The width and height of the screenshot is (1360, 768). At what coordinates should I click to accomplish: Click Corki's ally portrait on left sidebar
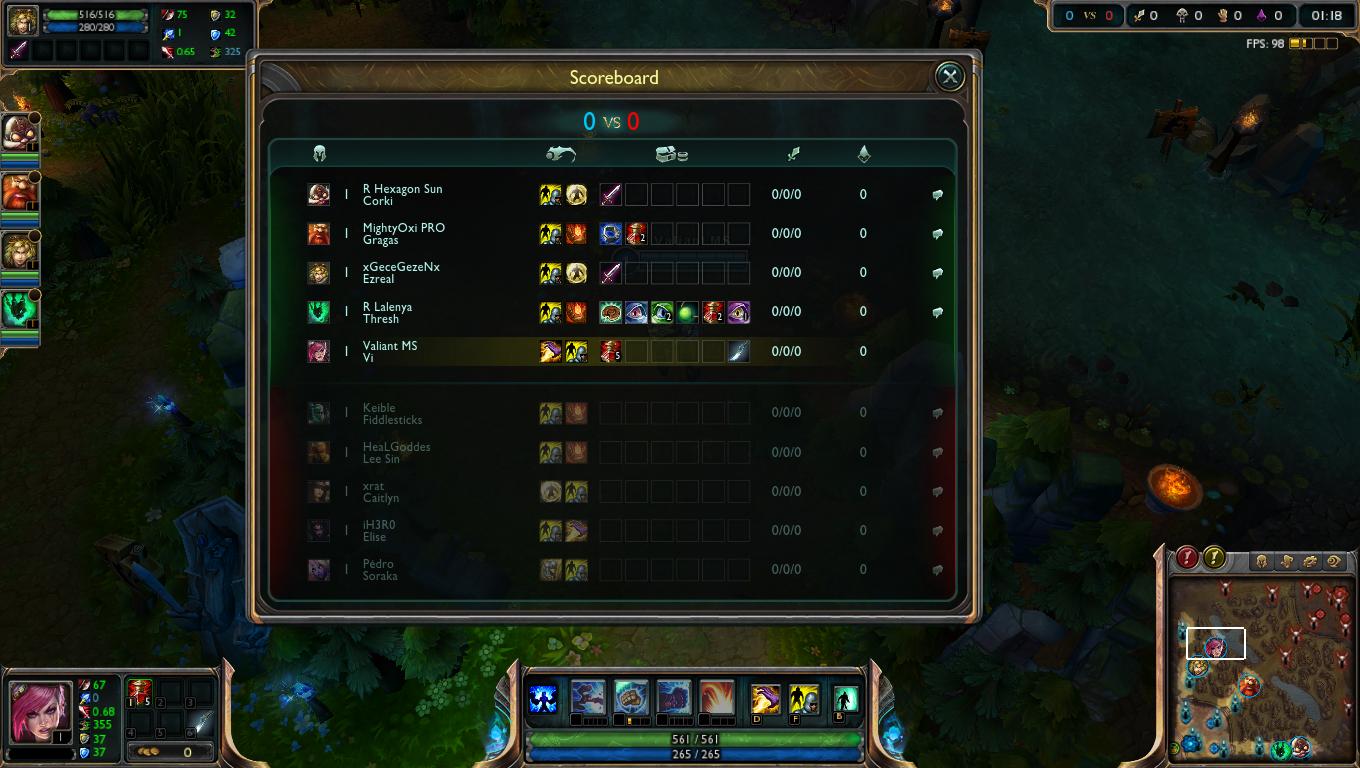click(x=20, y=130)
